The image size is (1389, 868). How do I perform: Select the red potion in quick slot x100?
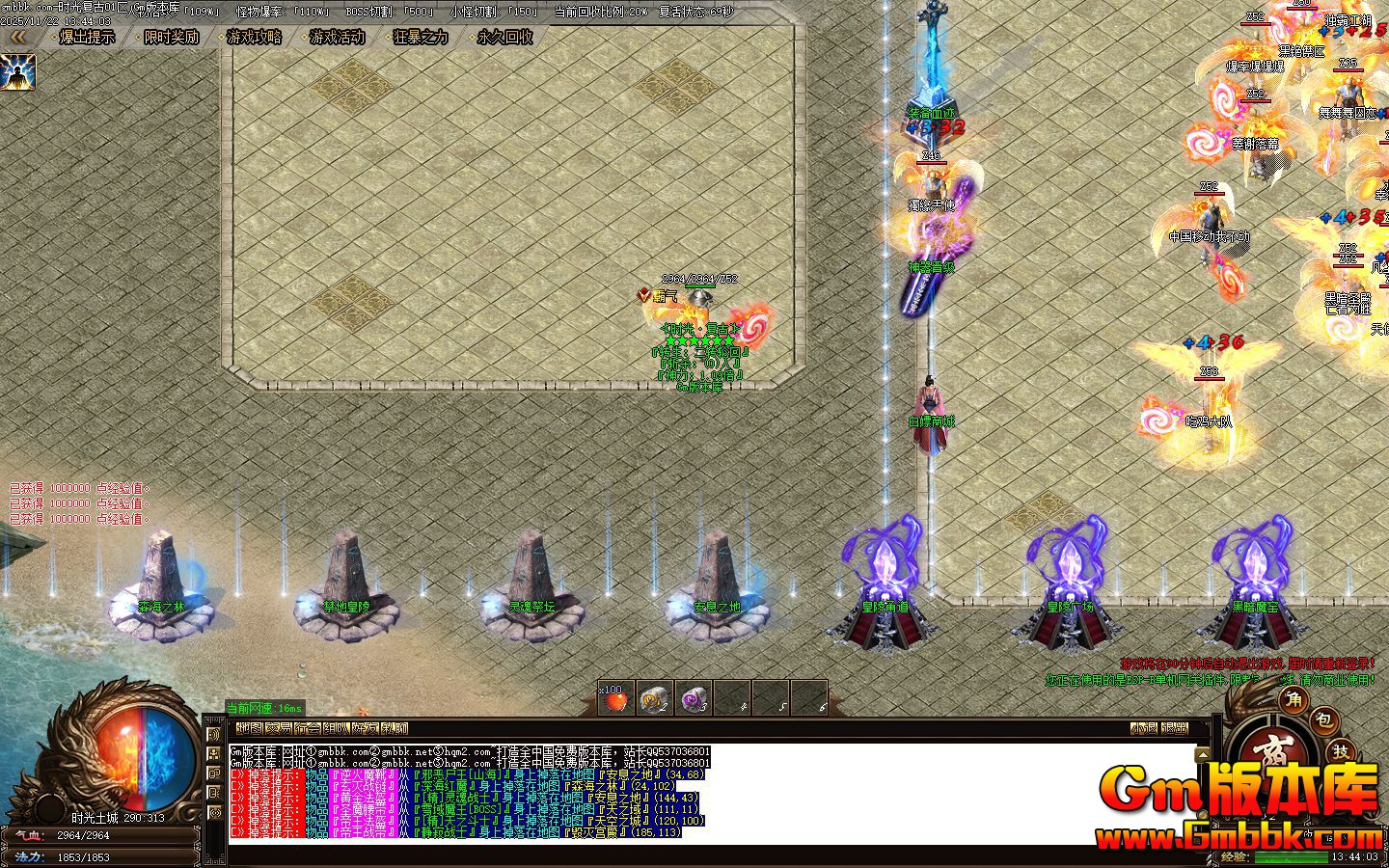pyautogui.click(x=614, y=699)
